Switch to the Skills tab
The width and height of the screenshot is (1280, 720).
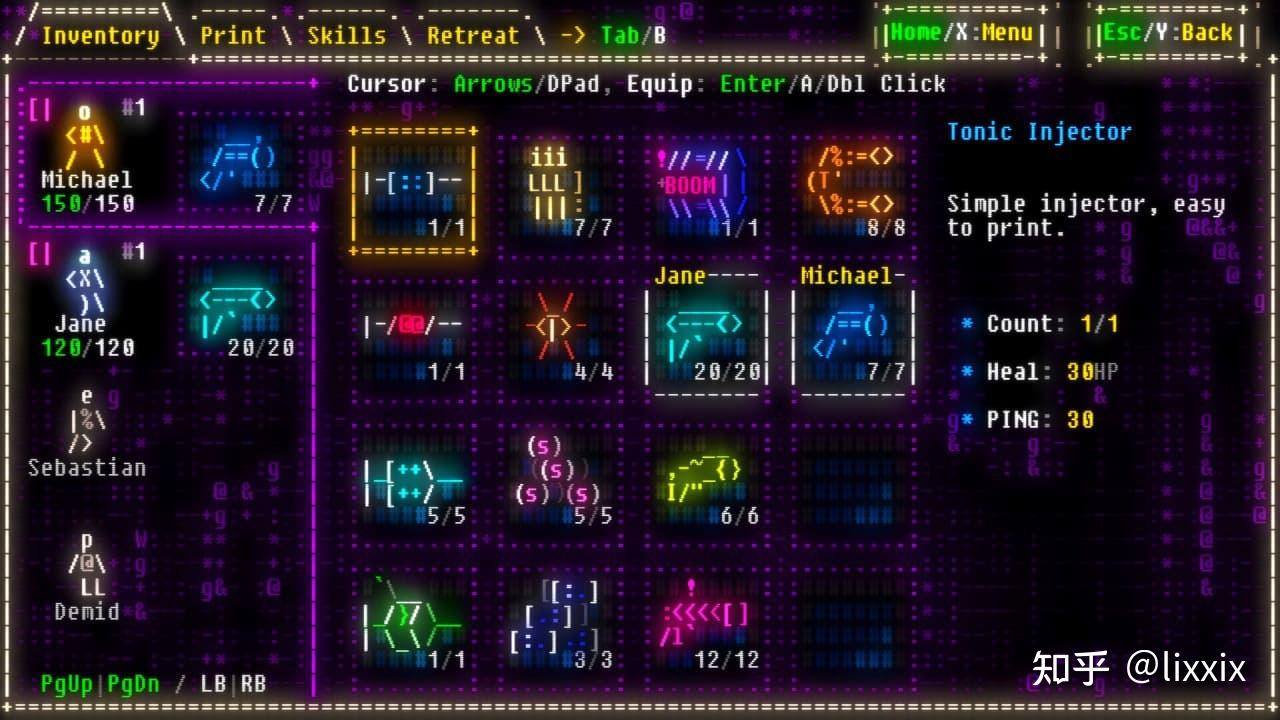347,35
